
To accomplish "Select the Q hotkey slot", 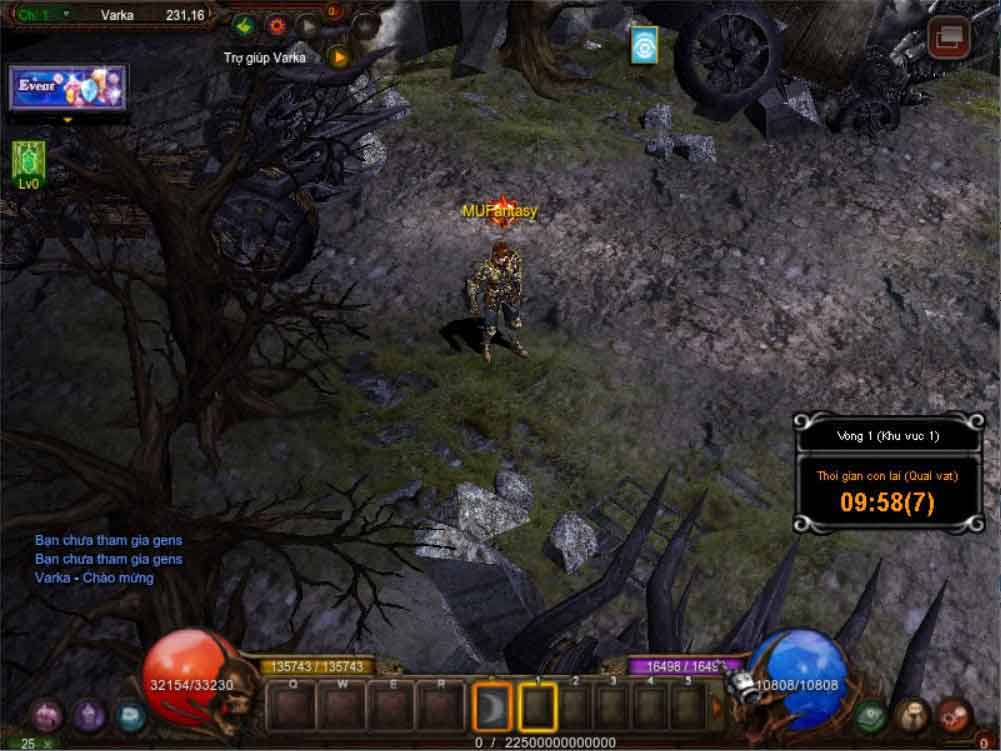I will click(293, 707).
